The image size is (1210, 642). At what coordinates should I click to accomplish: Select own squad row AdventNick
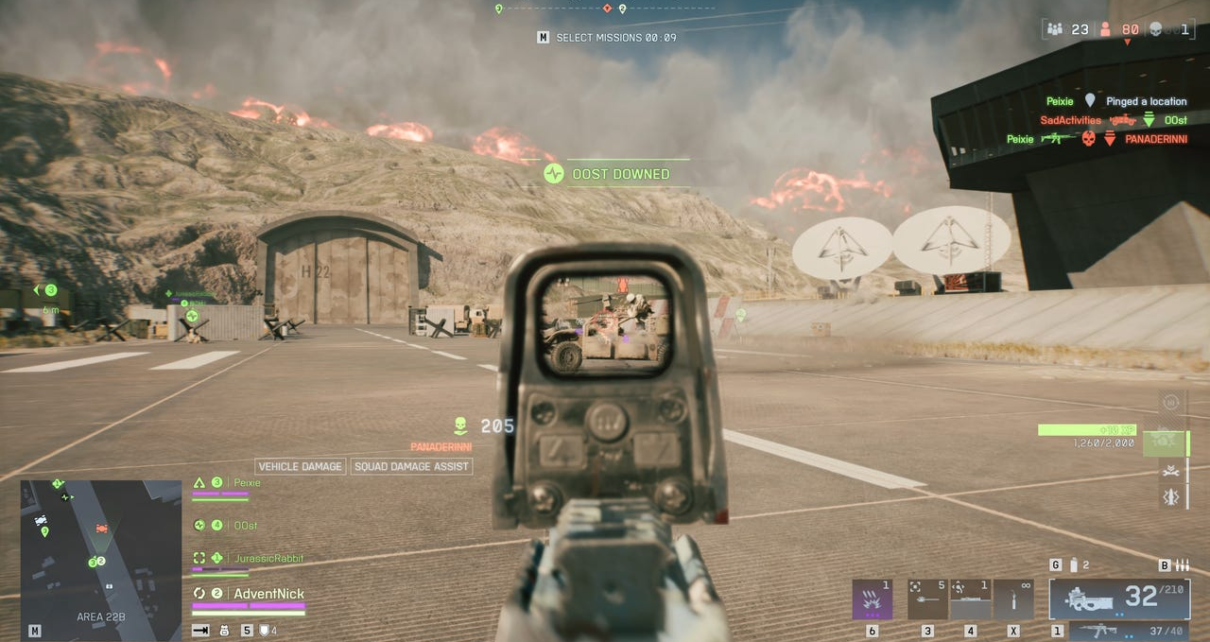pos(268,594)
